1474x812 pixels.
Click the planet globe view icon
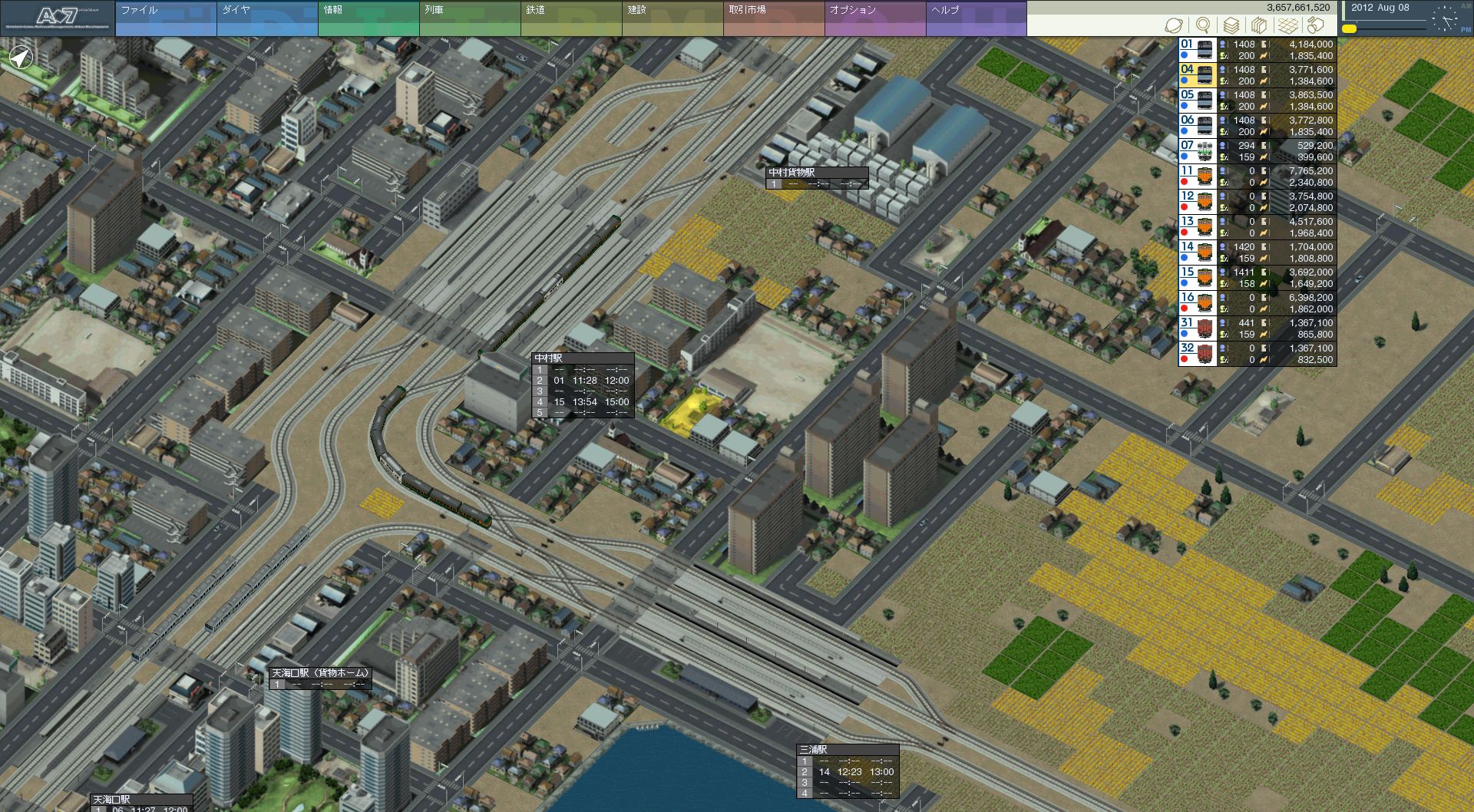pos(1174,25)
